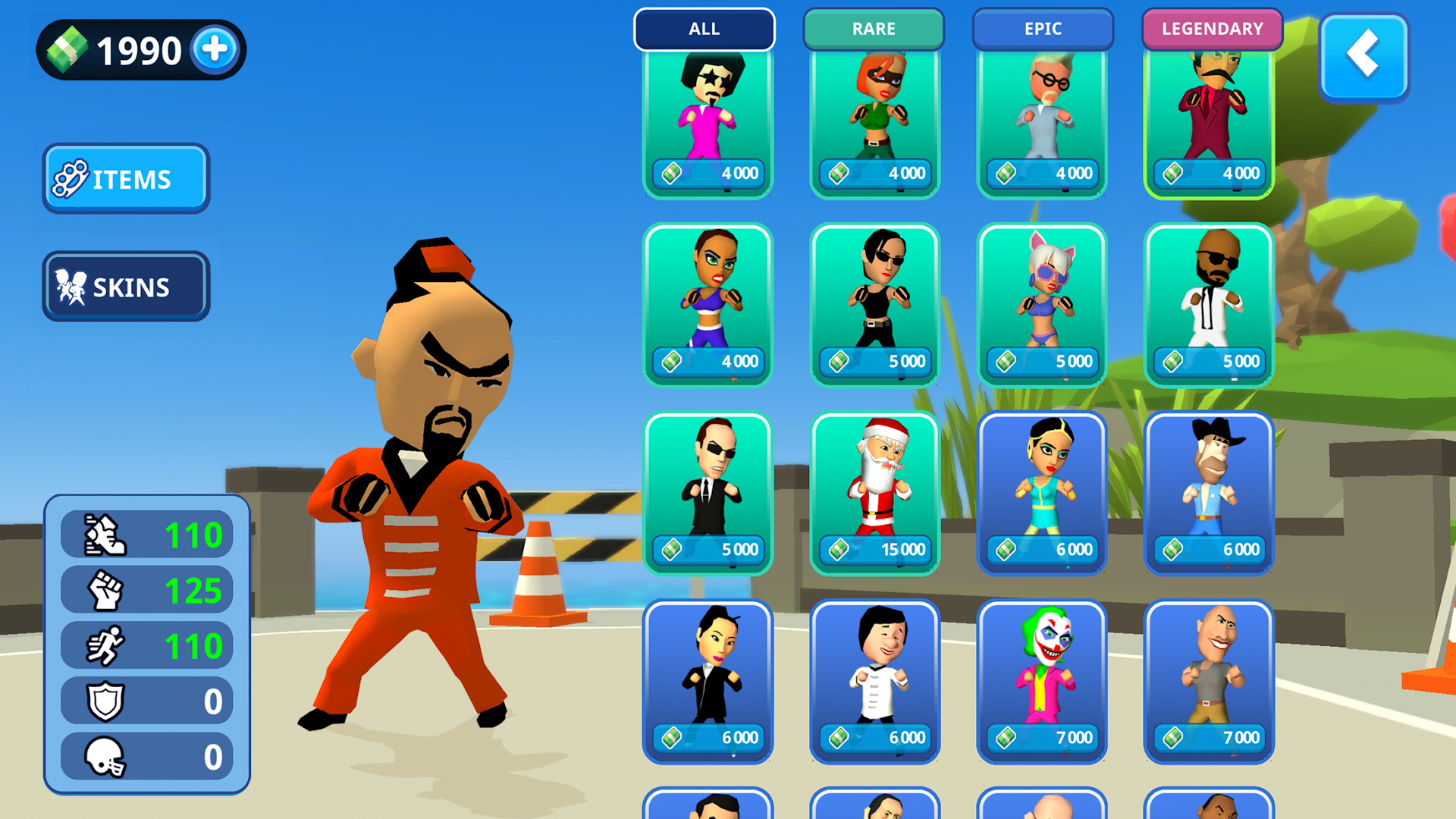Click the green cash icon next to 1990
Image resolution: width=1456 pixels, height=819 pixels.
[x=68, y=49]
